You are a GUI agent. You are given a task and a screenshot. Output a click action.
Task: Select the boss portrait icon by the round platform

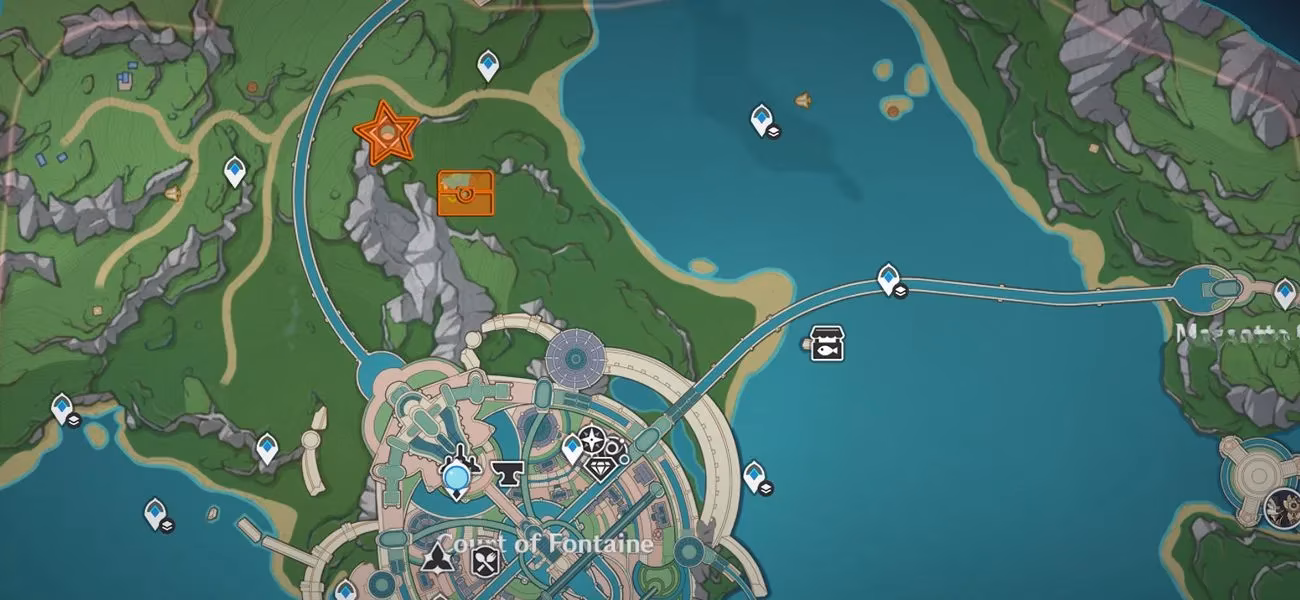coord(1281,505)
